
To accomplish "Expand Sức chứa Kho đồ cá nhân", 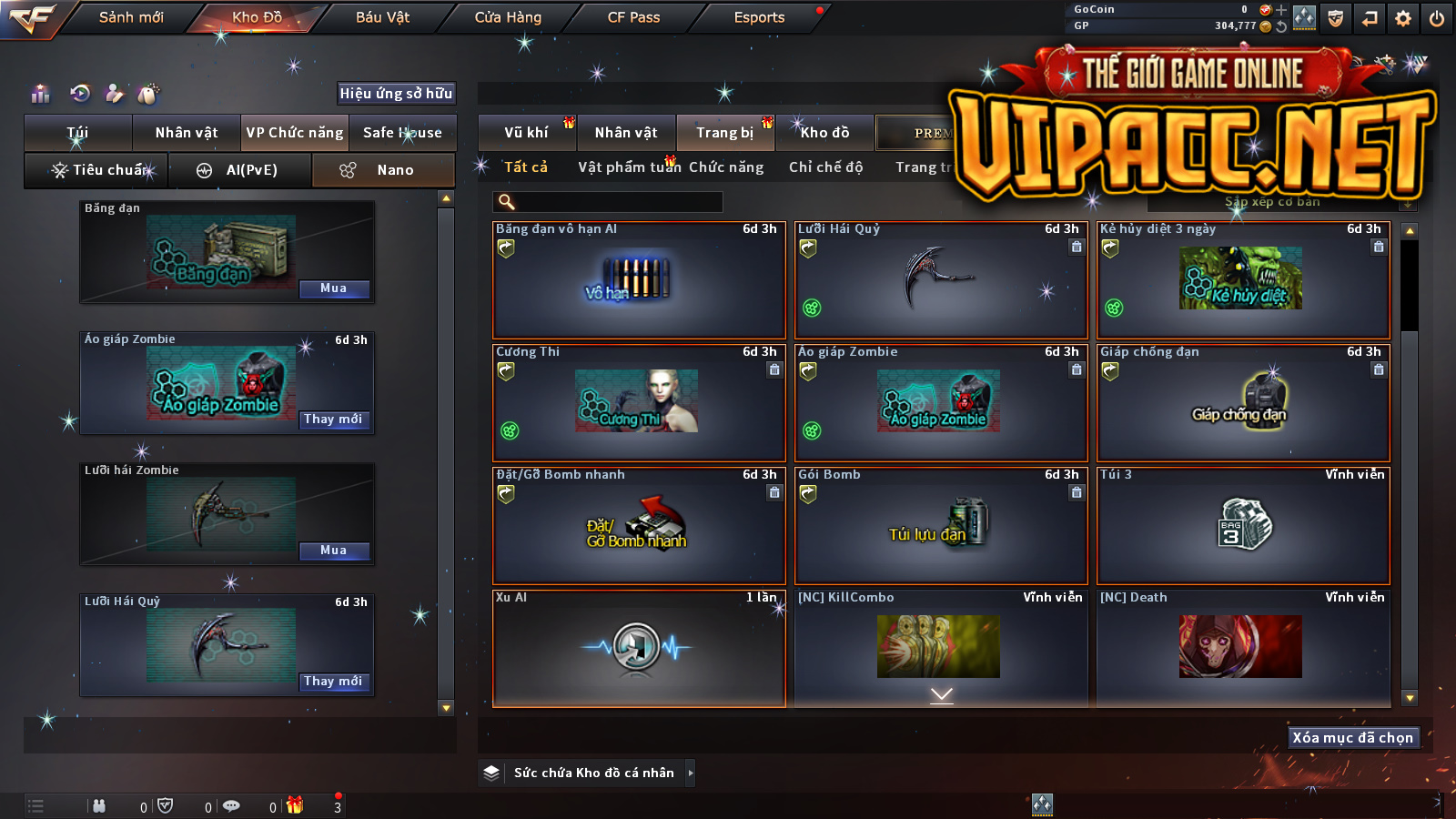I will [691, 773].
